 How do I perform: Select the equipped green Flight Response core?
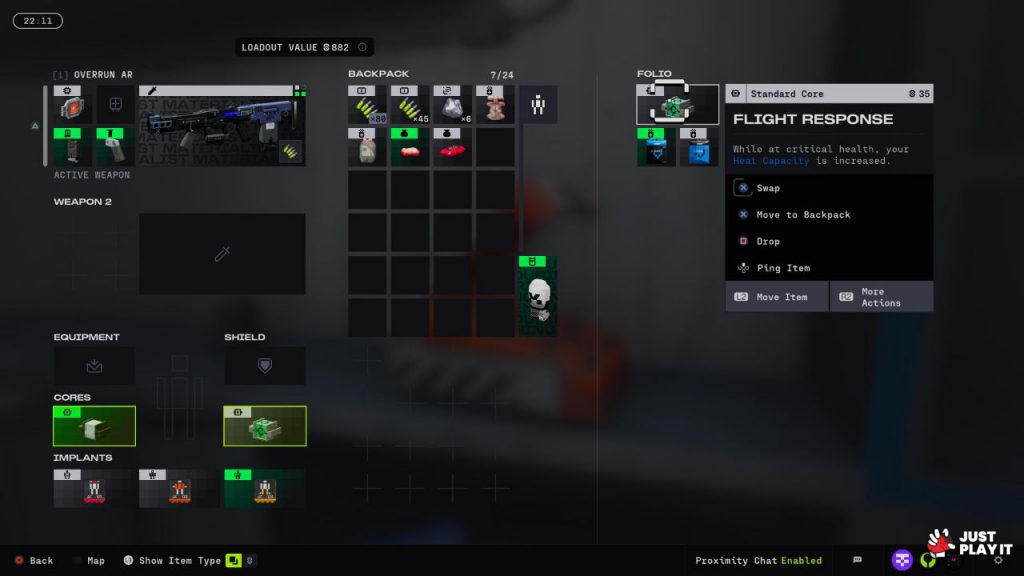click(x=264, y=426)
